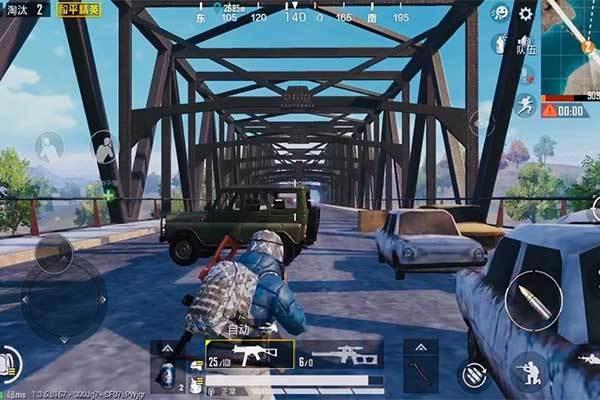Expand the melee slot arrow
Viewport: 600px width, 400px height.
(x=421, y=346)
